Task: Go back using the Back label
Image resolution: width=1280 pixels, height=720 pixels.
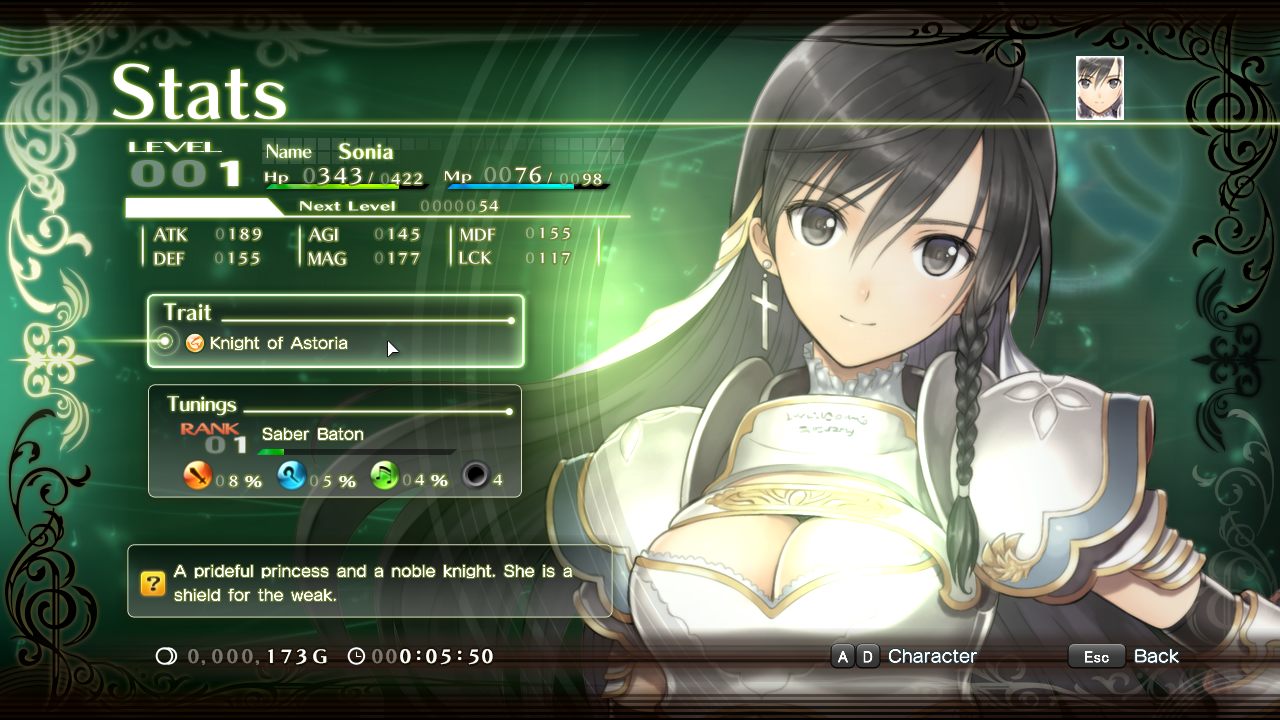Action: (1155, 656)
